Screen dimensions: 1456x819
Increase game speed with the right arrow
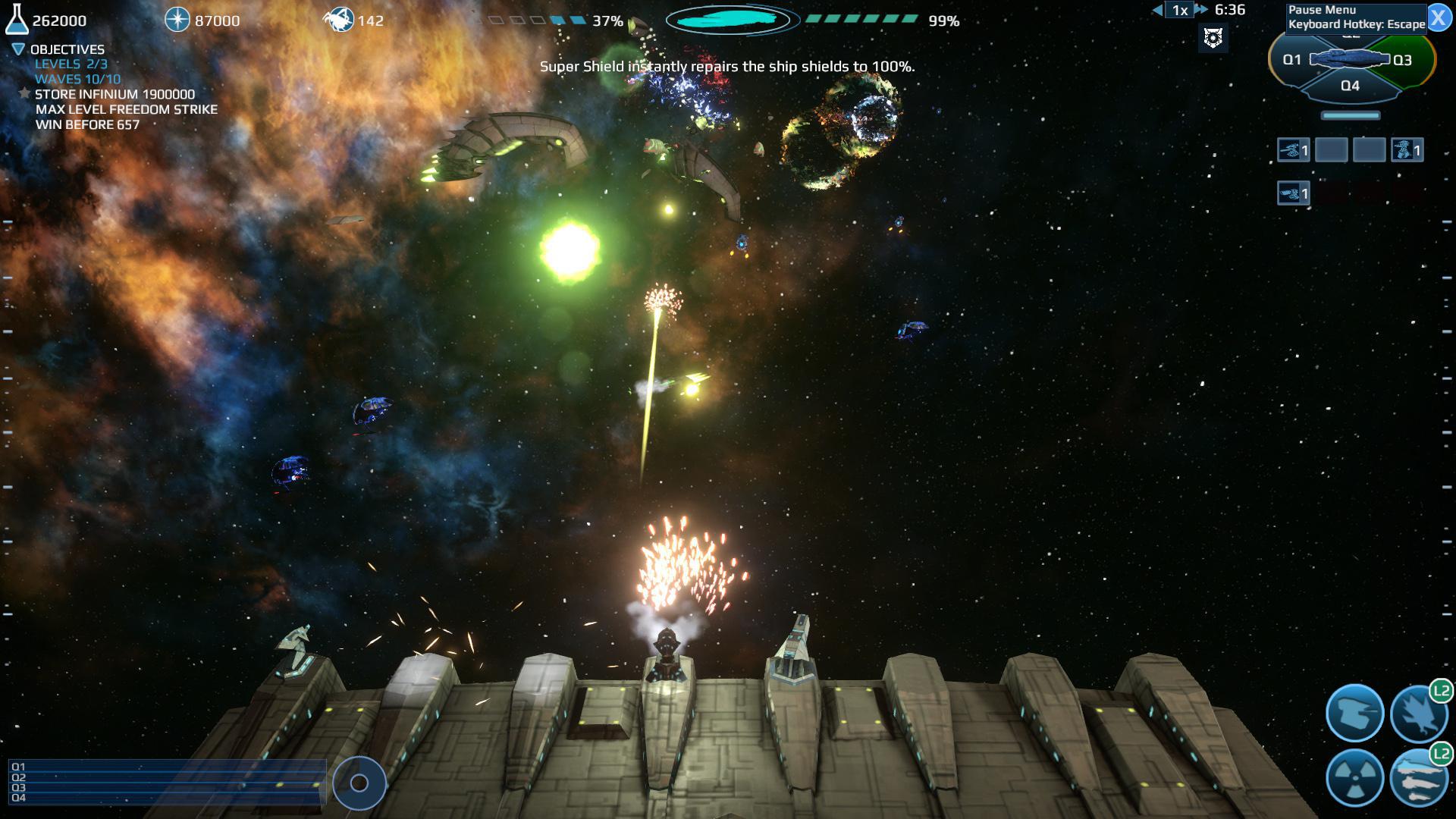(x=1200, y=11)
